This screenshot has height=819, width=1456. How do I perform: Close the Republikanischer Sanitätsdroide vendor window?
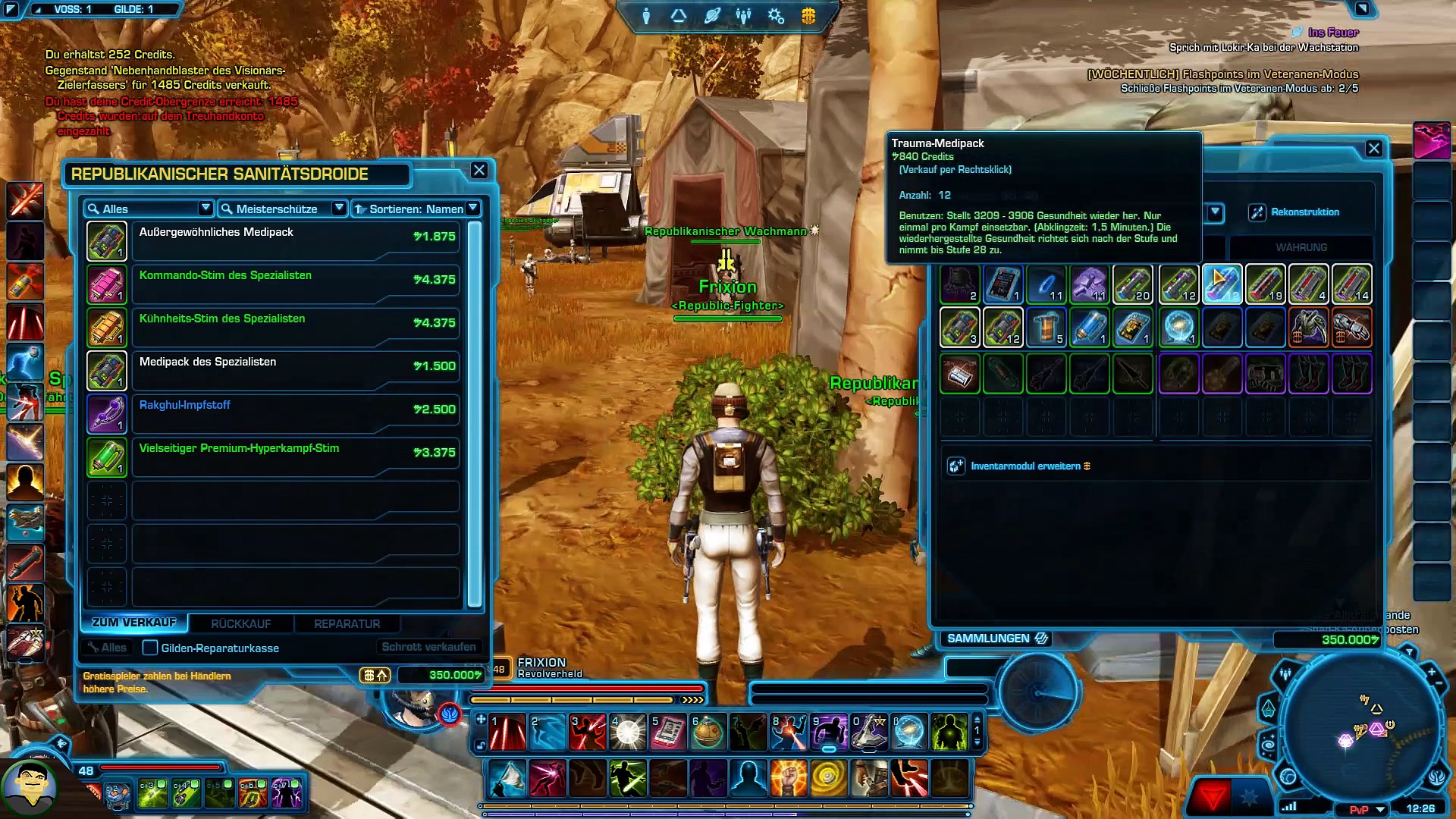coord(479,170)
